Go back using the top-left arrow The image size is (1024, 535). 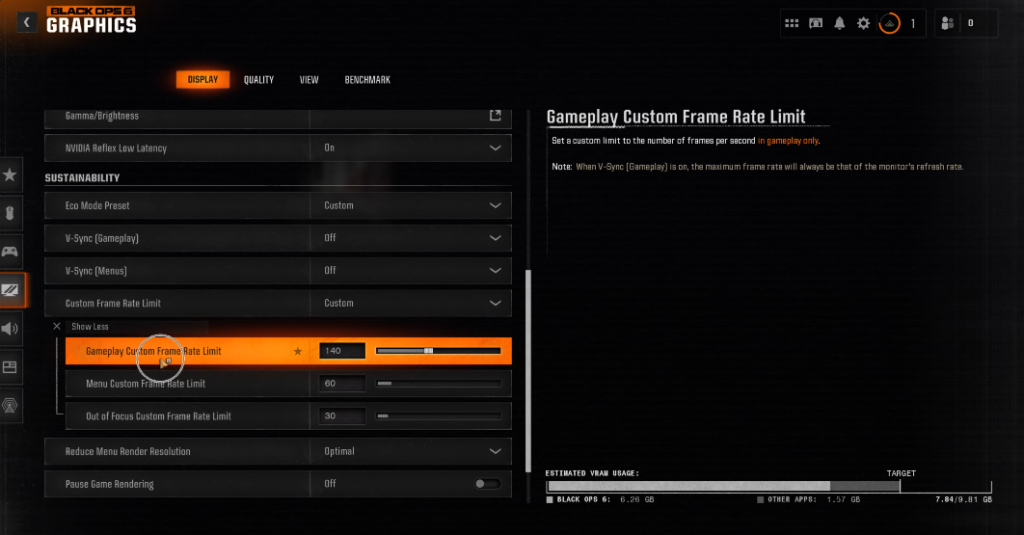click(27, 22)
